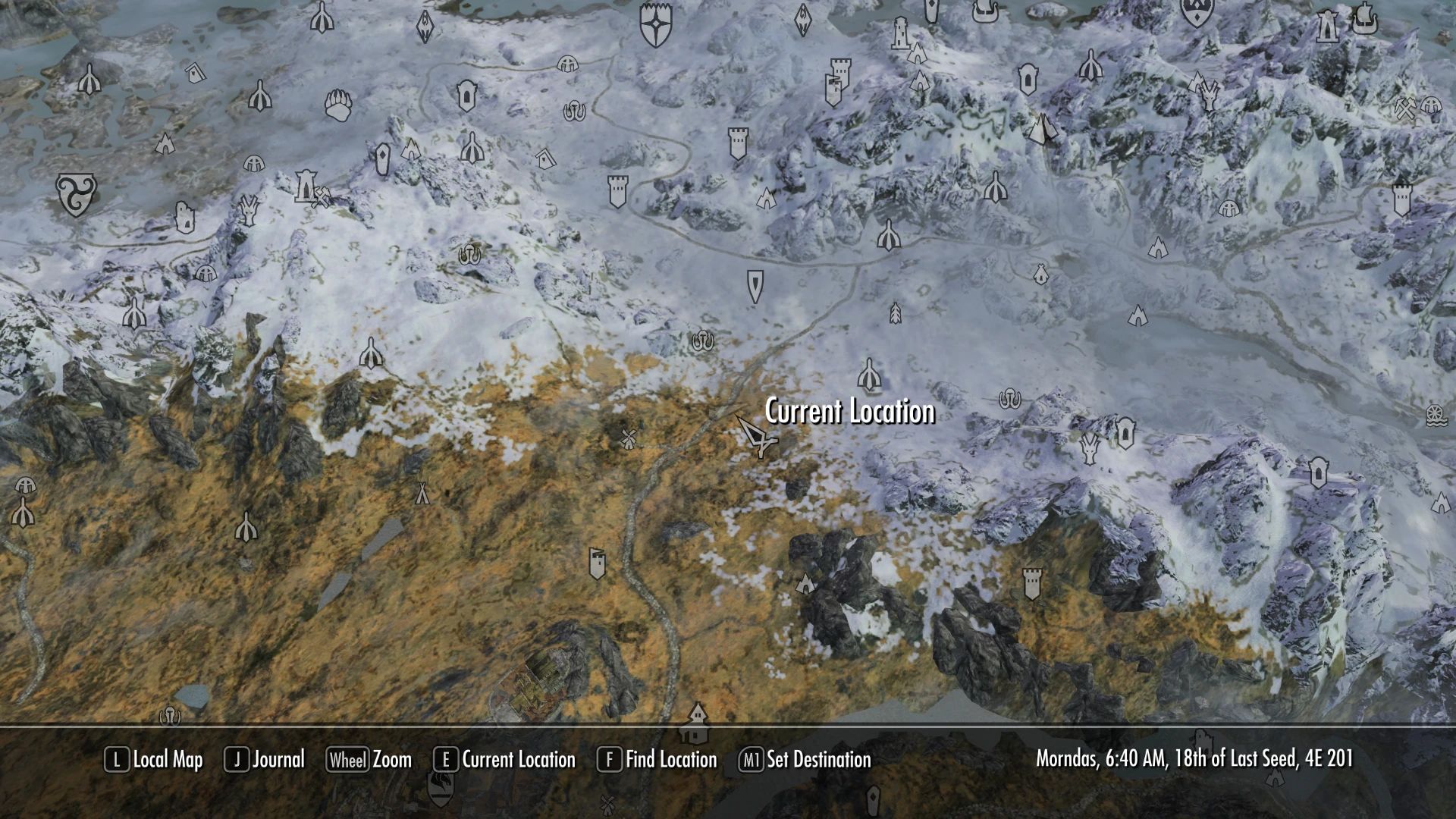
Task: Select the player arrow marker on the map
Action: click(x=757, y=438)
